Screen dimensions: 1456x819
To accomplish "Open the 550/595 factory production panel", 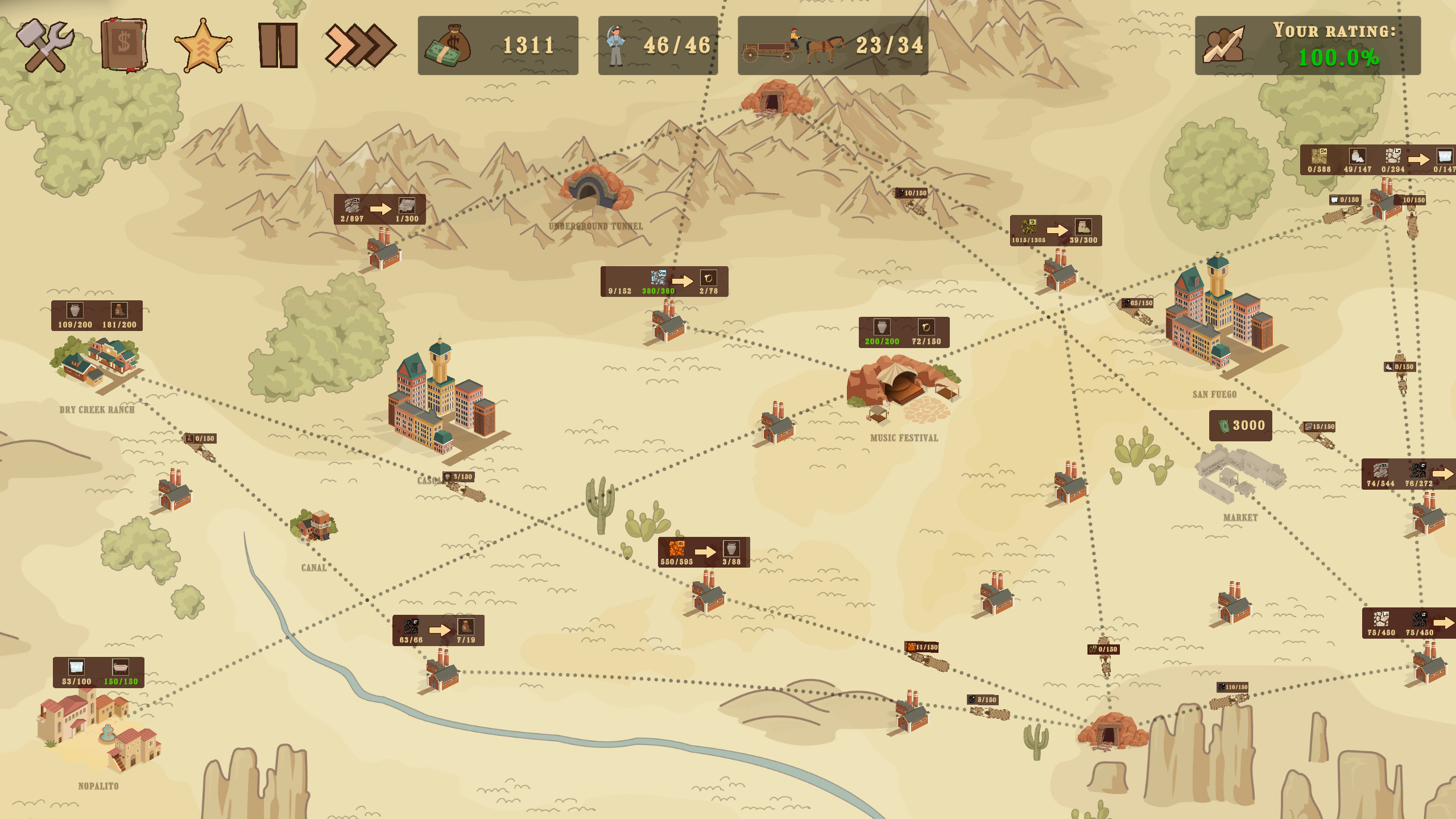I will [704, 552].
